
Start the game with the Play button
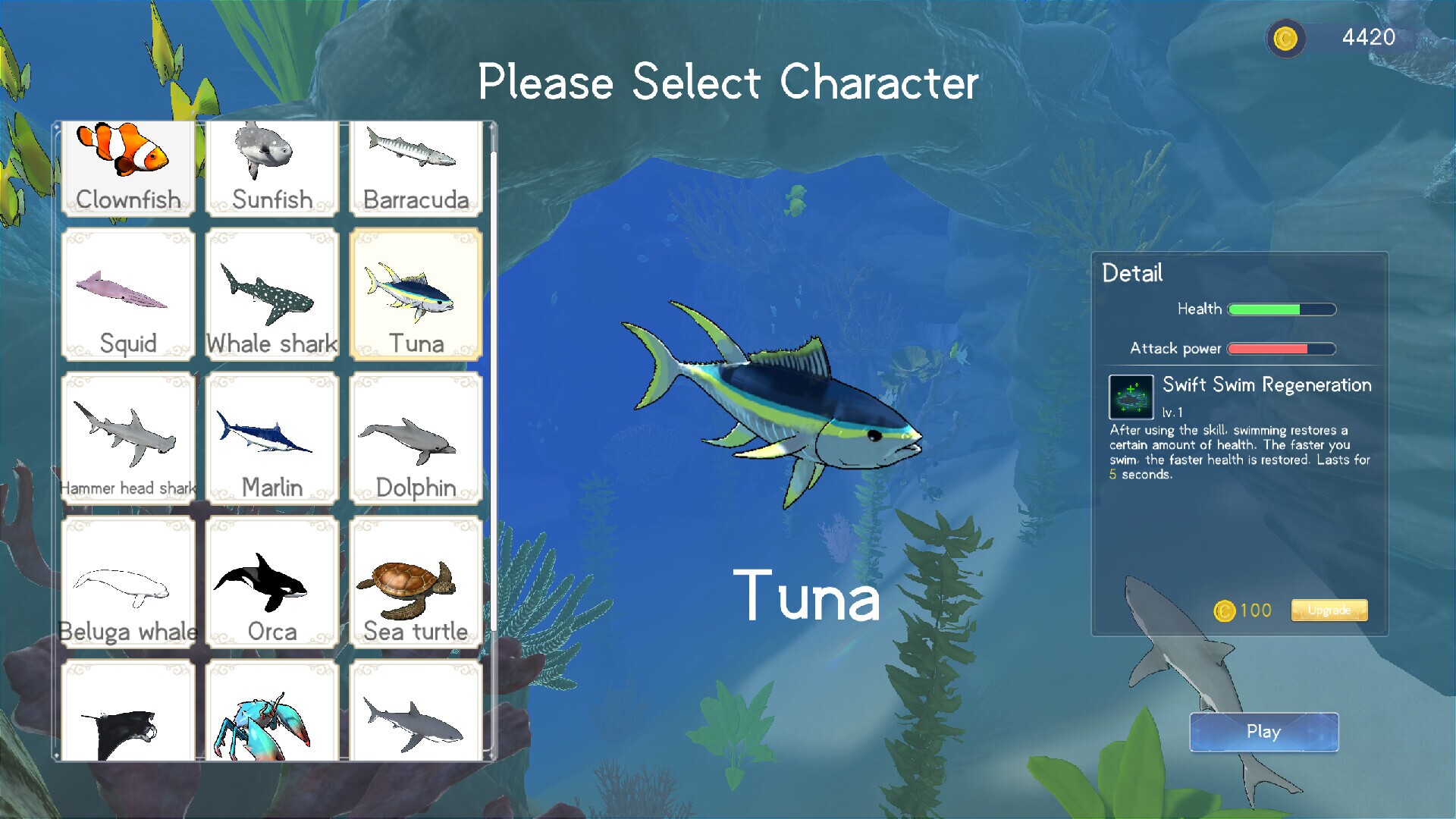pos(1263,732)
